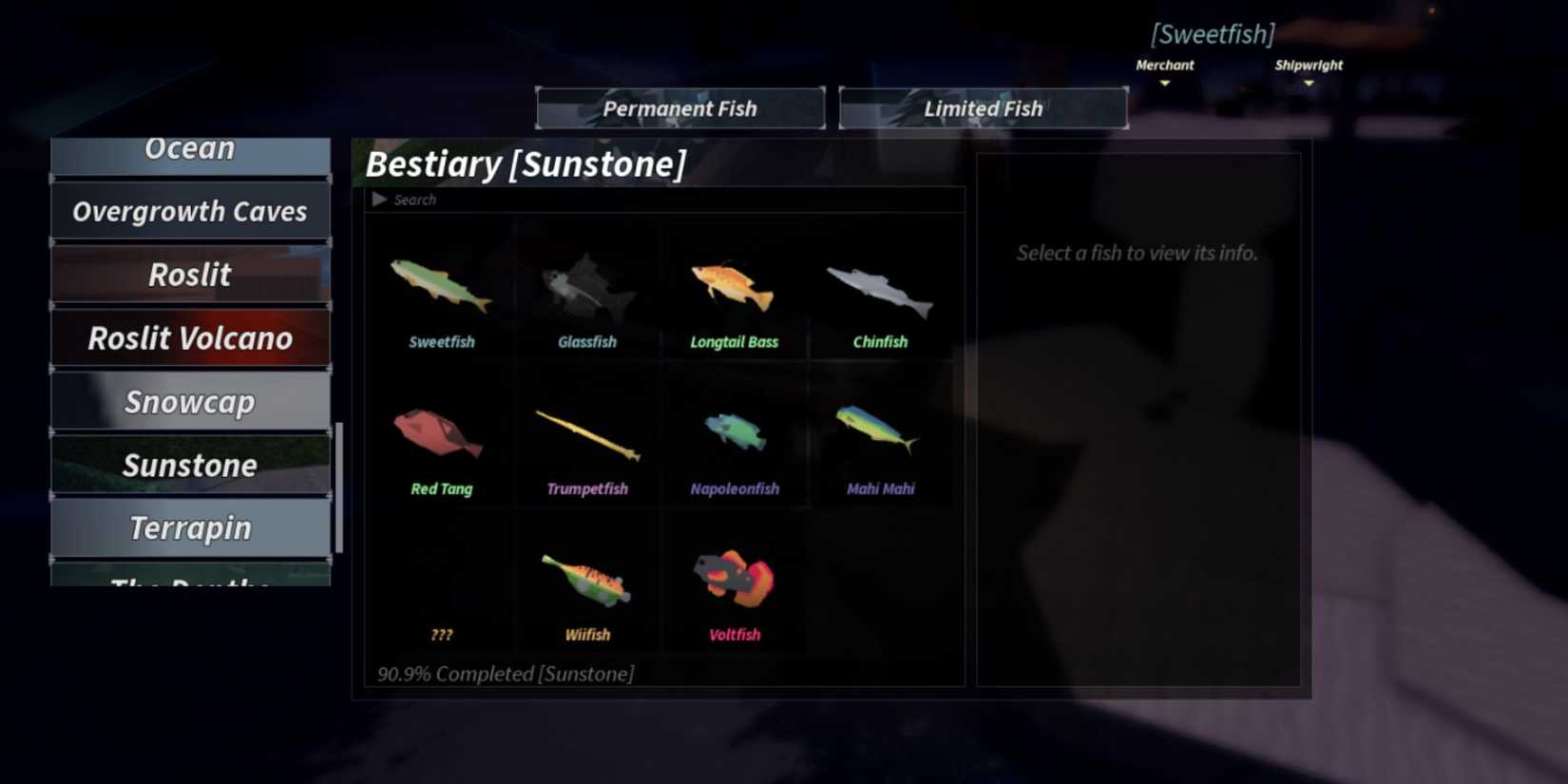The image size is (1568, 784).
Task: Expand the Search field disclosure triangle
Action: coord(381,200)
